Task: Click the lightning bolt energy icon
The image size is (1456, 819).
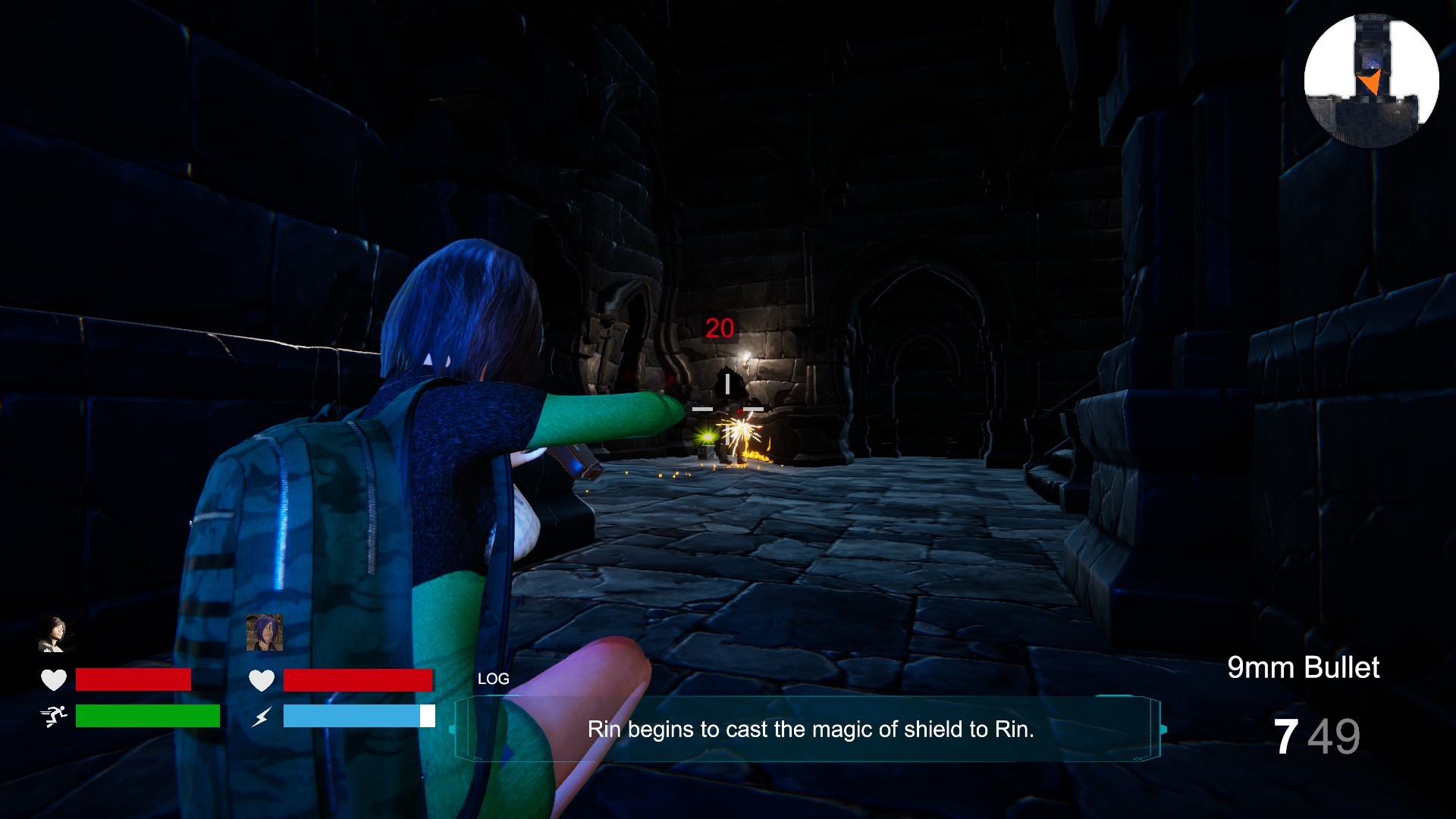Action: (x=262, y=715)
